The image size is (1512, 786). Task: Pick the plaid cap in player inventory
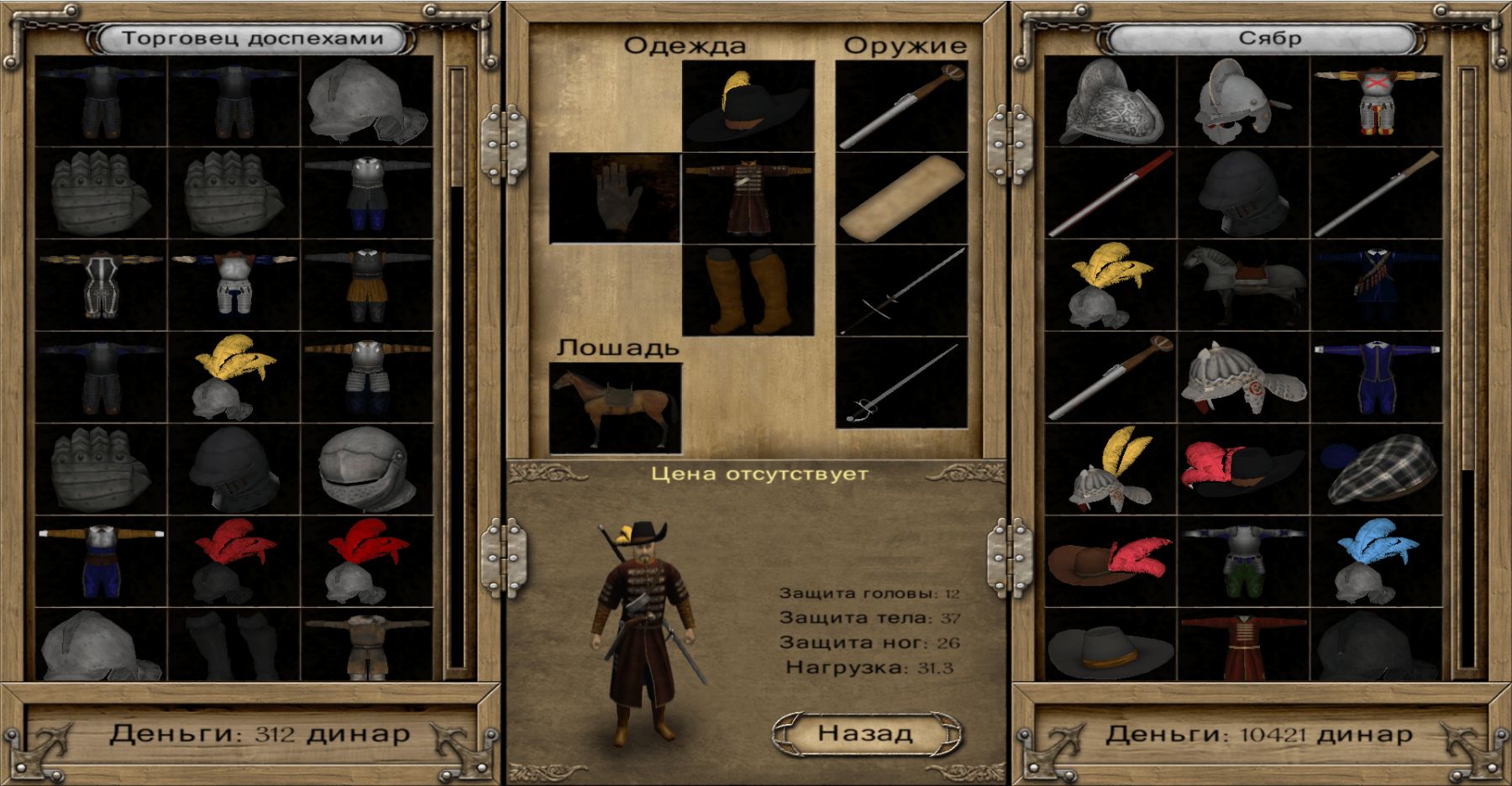tap(1376, 470)
